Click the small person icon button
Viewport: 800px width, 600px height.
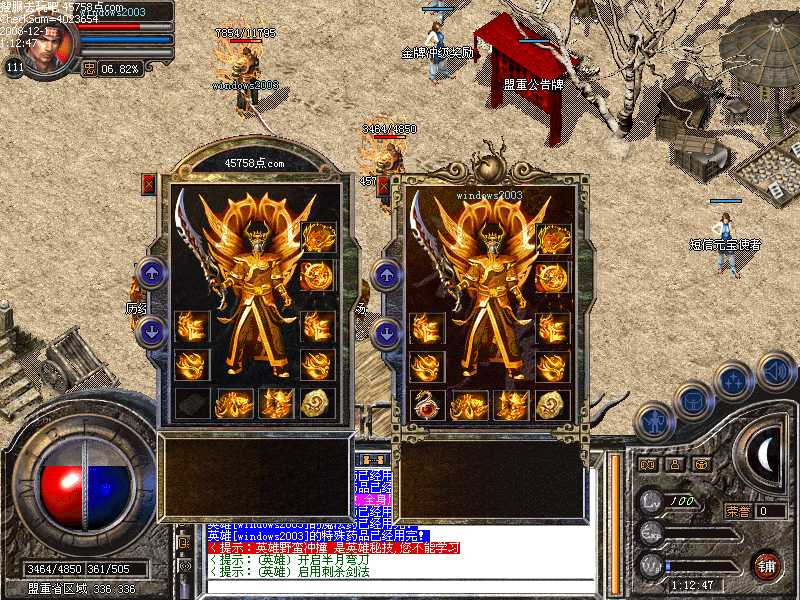click(x=674, y=464)
